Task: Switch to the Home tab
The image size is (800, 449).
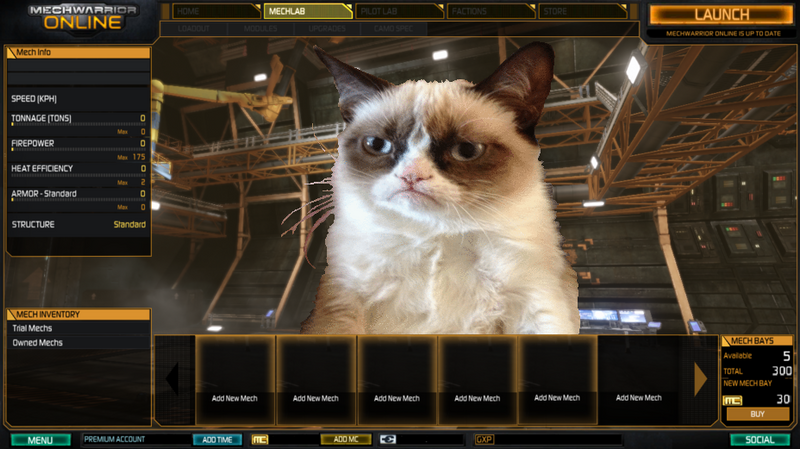Action: [x=214, y=11]
